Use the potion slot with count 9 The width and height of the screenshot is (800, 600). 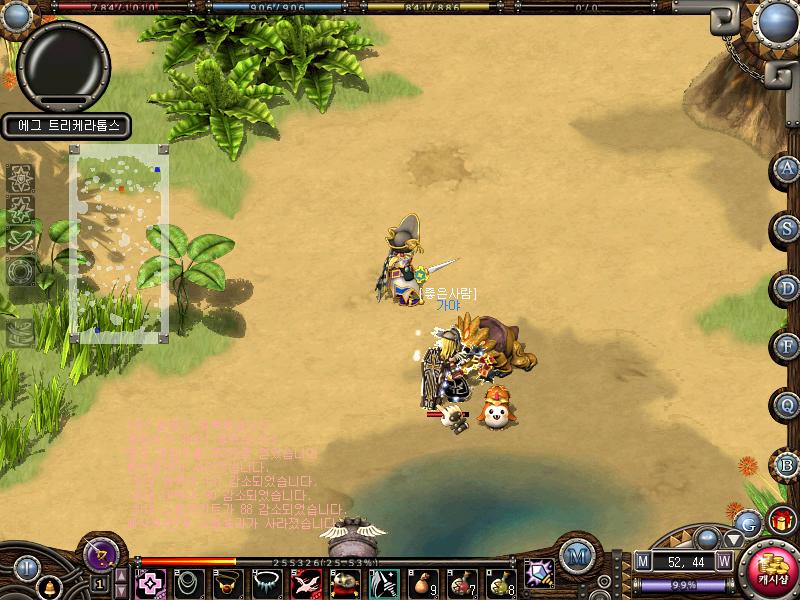pos(424,583)
